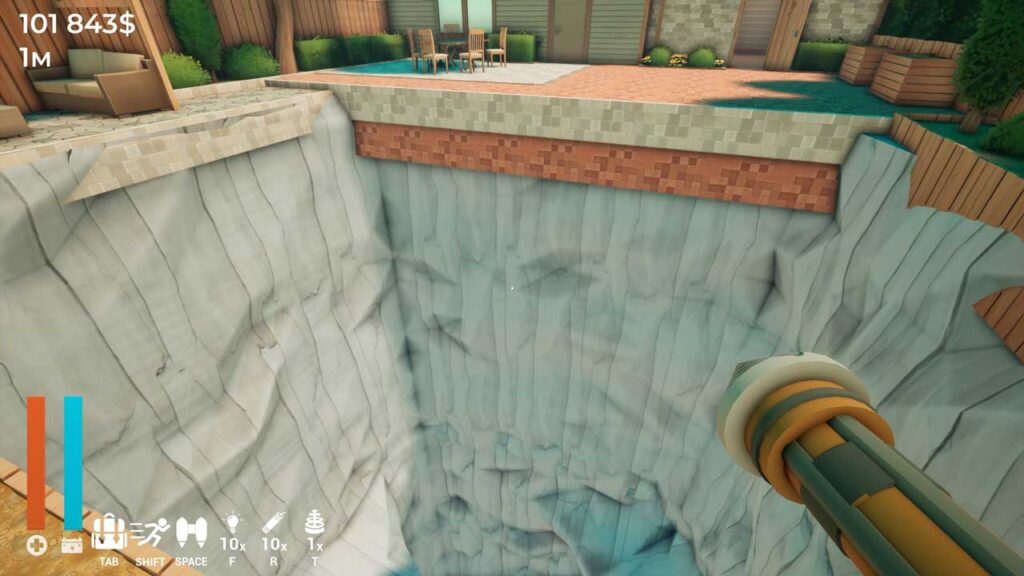
Task: Select the dynamite stick item
Action: 274,523
